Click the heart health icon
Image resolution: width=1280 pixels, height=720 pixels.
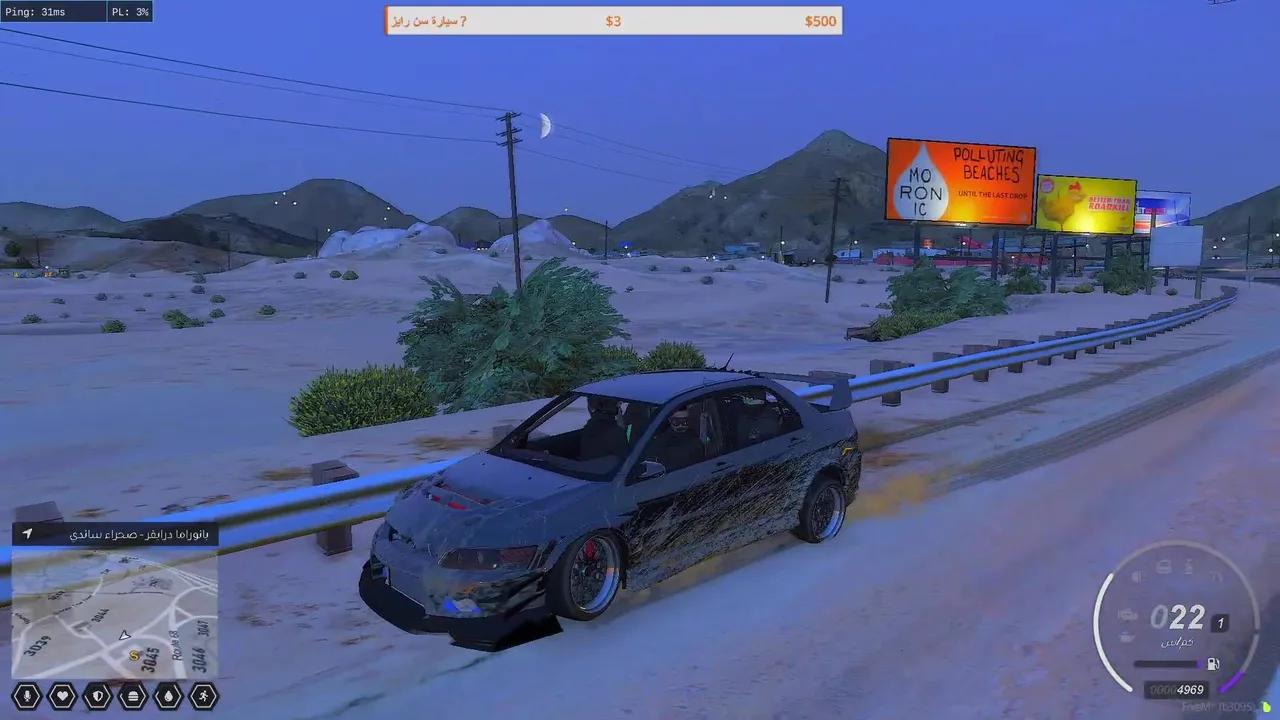[62, 695]
